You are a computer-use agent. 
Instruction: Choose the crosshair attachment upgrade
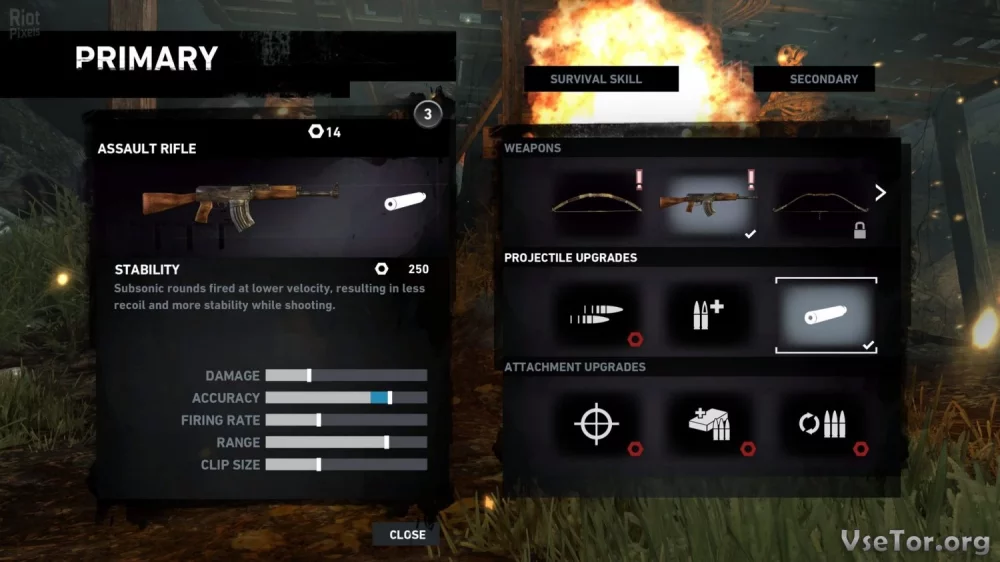(x=597, y=425)
